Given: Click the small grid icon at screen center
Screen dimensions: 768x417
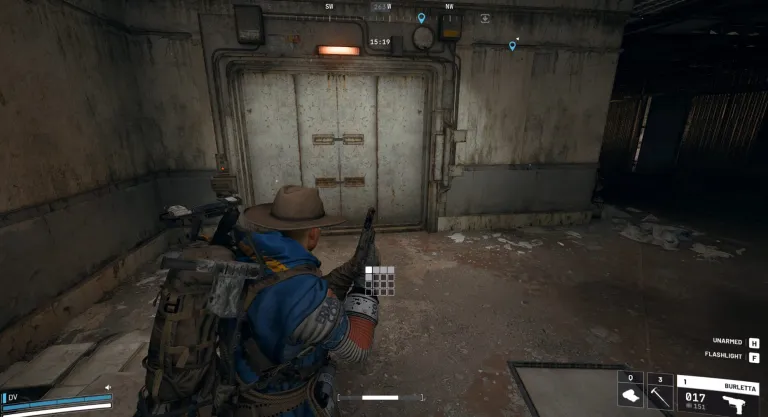Looking at the screenshot, I should [380, 280].
